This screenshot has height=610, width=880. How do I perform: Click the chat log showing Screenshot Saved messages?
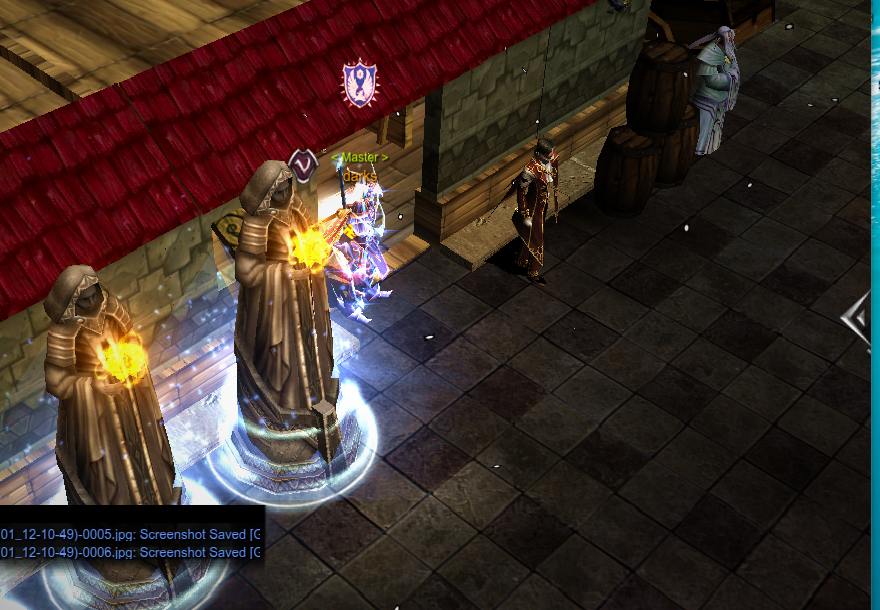[x=131, y=542]
